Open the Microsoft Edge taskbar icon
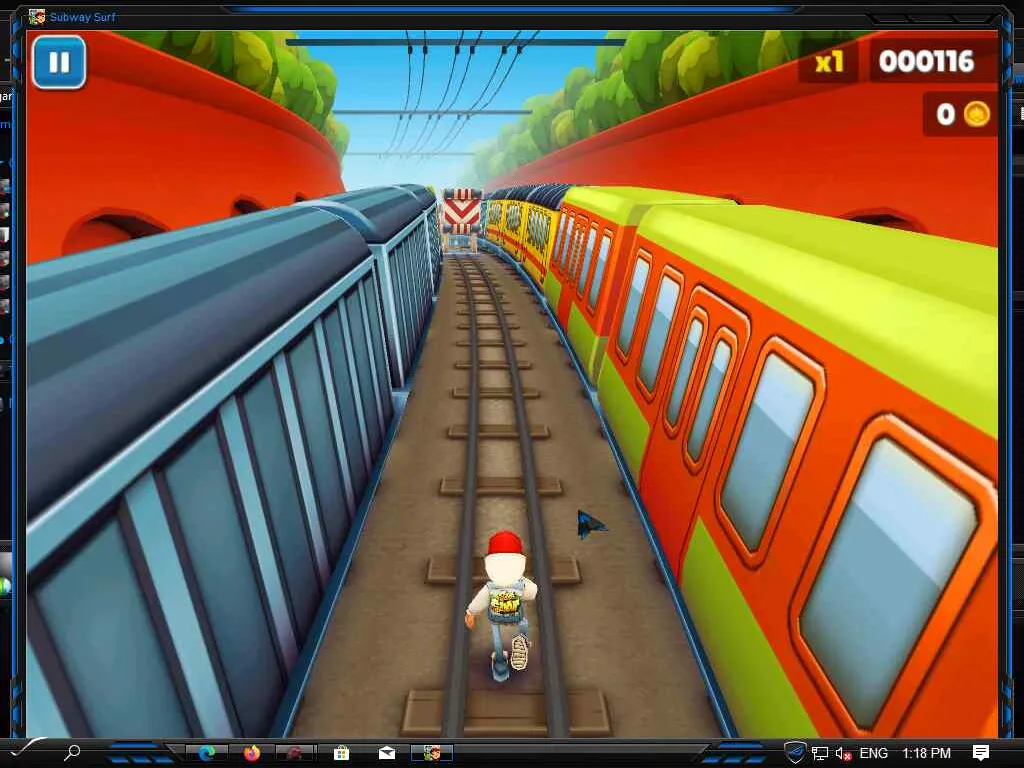1024x768 pixels. click(x=207, y=753)
